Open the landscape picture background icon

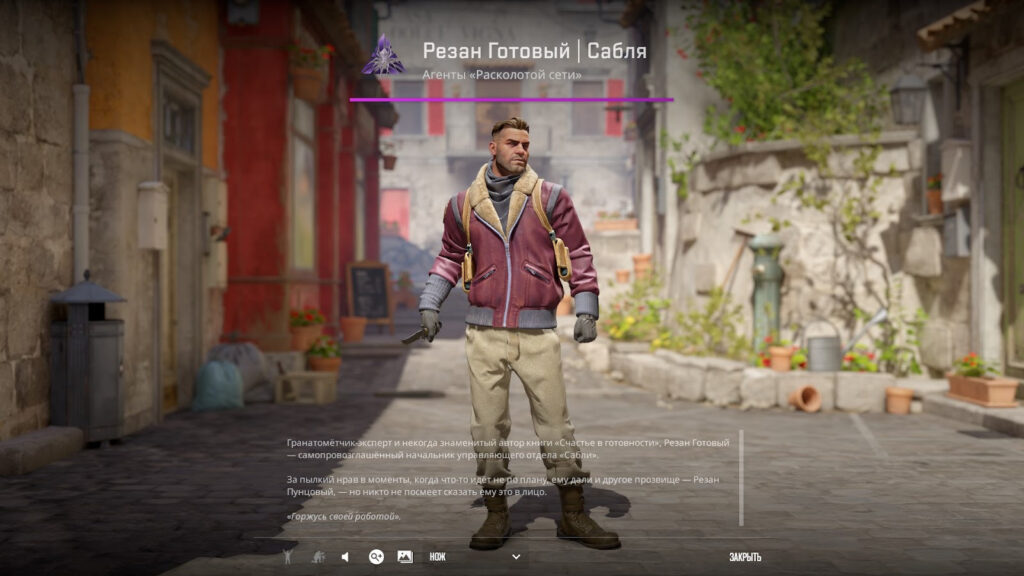coord(405,557)
